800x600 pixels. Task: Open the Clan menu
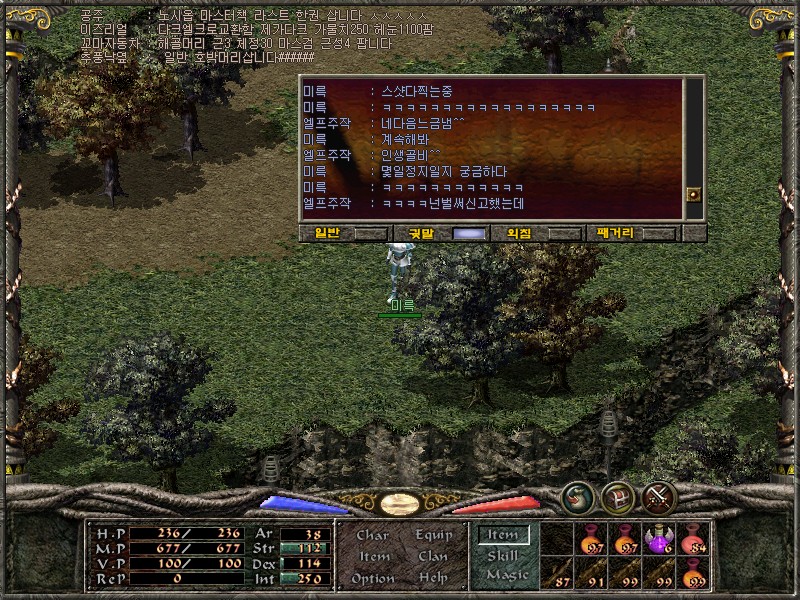coord(433,556)
